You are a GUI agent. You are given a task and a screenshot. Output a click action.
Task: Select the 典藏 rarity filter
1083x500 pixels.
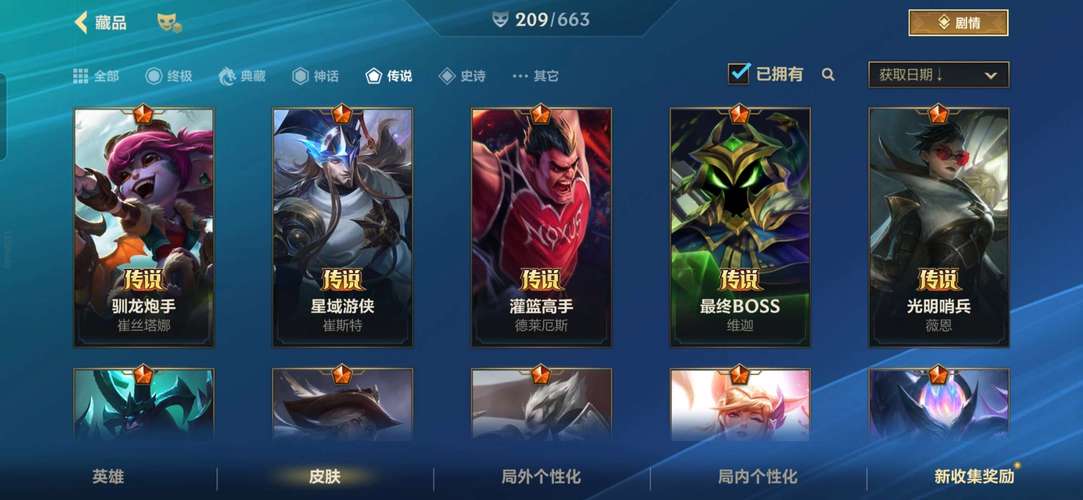click(x=242, y=76)
